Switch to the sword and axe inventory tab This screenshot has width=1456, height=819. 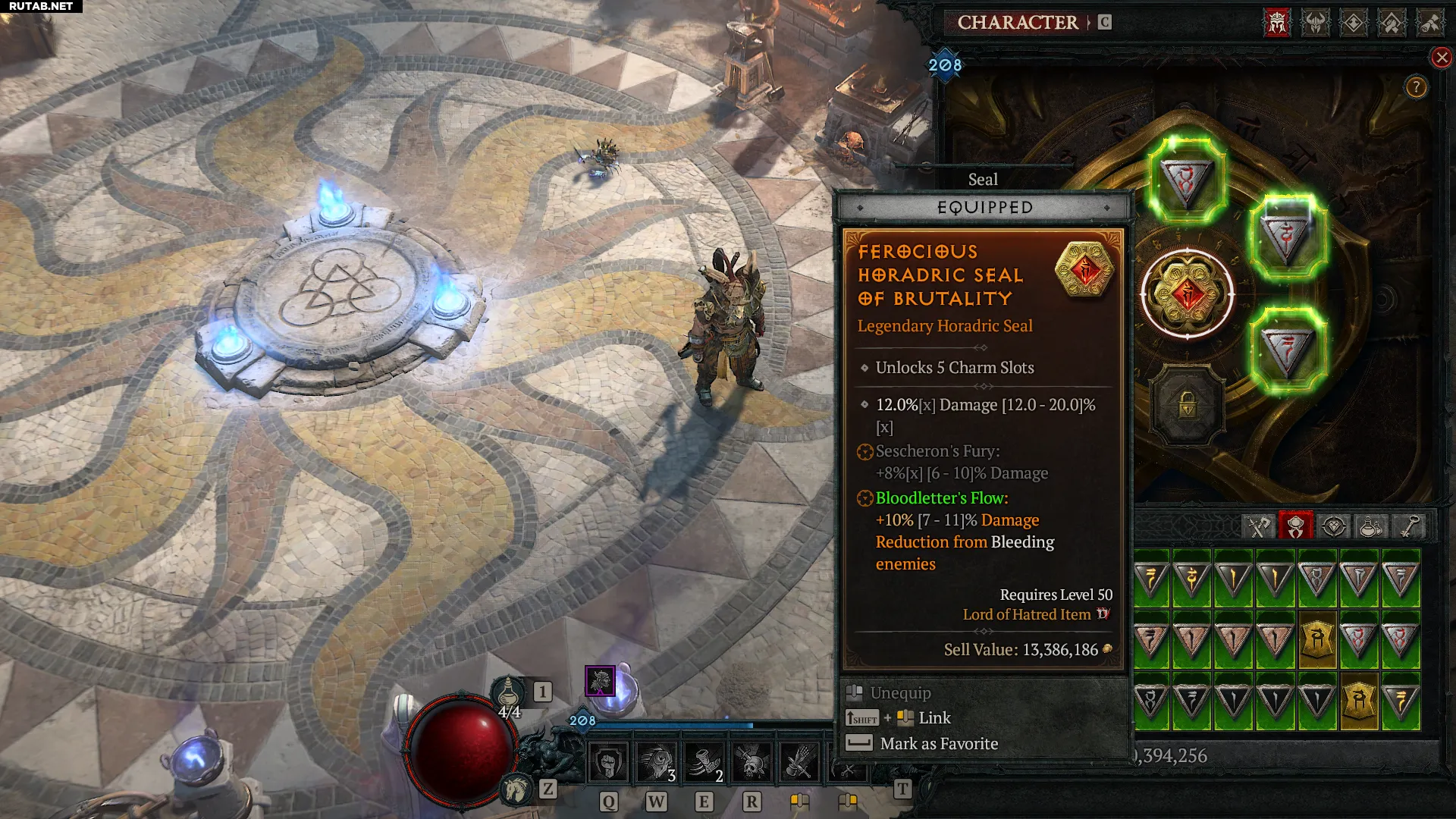pyautogui.click(x=1259, y=526)
